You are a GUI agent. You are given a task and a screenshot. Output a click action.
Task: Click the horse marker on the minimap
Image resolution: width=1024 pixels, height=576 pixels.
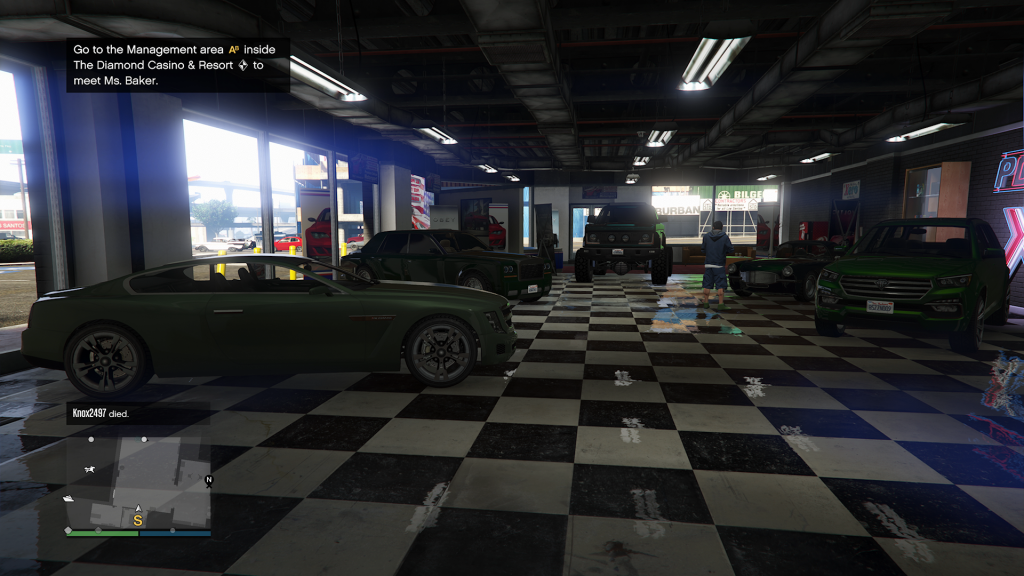pyautogui.click(x=90, y=469)
